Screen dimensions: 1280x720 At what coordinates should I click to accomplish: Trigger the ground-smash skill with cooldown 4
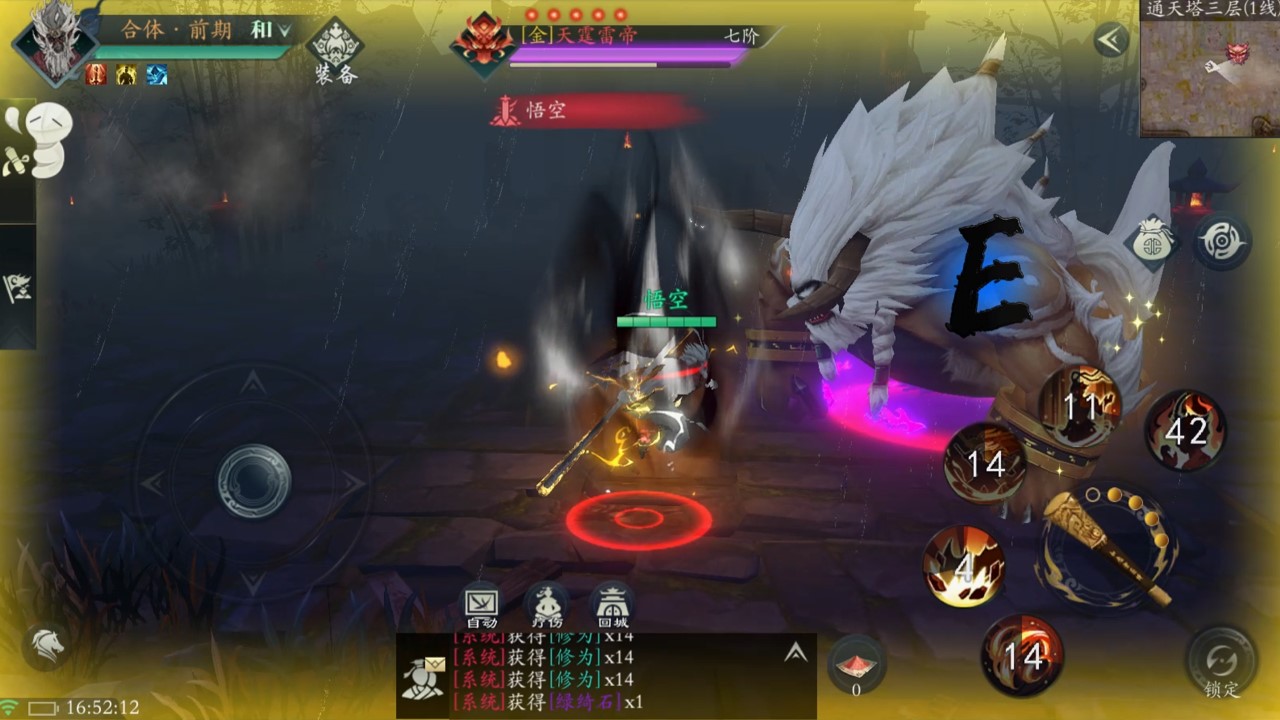point(964,566)
